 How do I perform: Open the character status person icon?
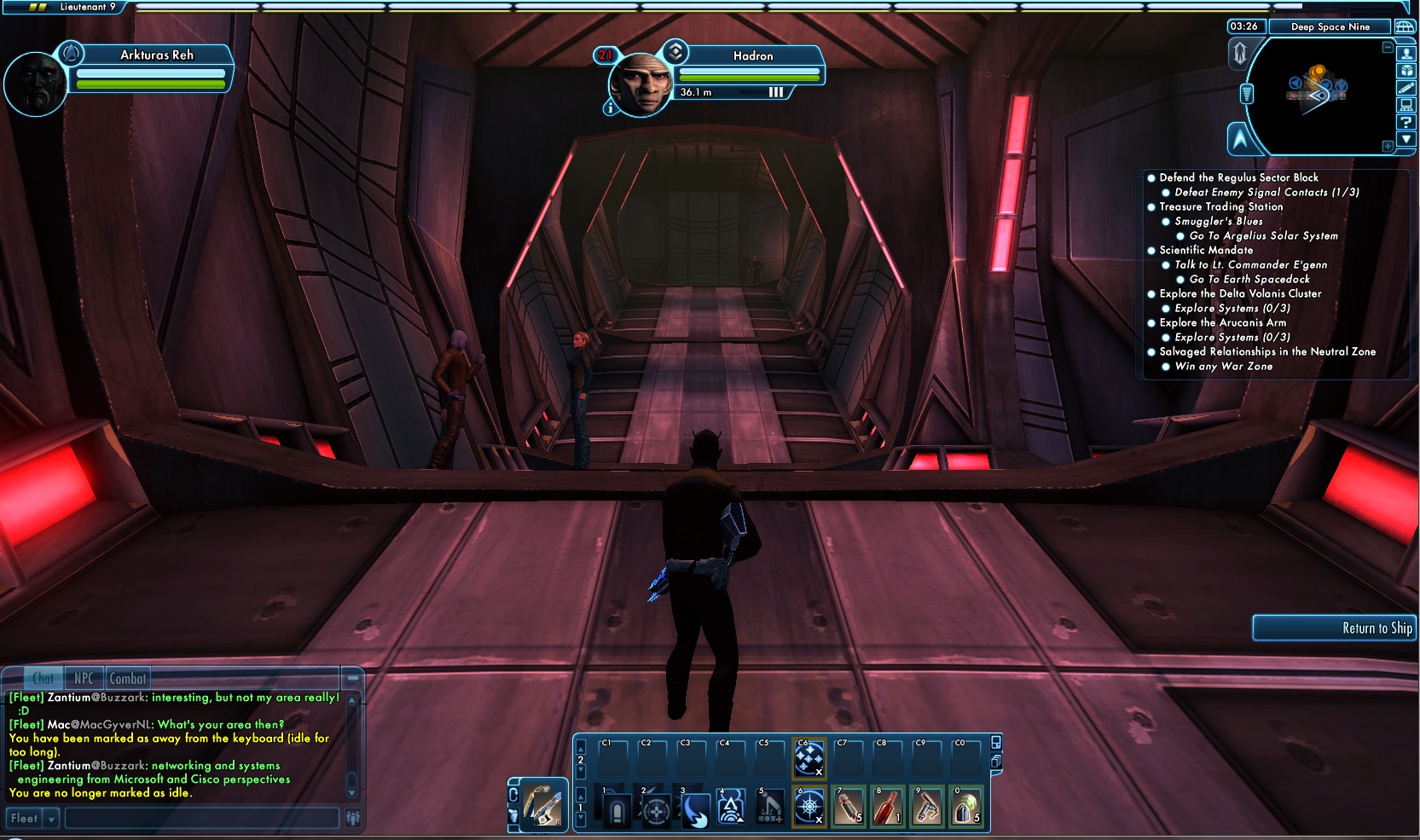pyautogui.click(x=1406, y=54)
